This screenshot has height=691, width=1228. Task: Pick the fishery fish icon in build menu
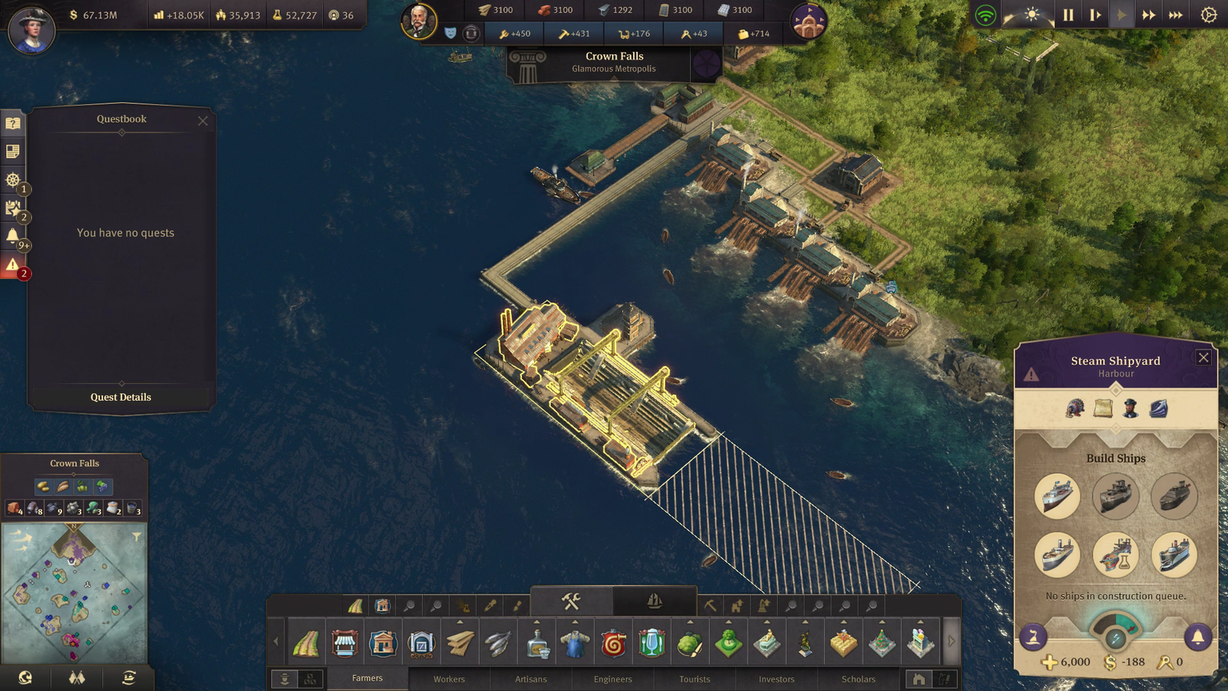click(498, 643)
